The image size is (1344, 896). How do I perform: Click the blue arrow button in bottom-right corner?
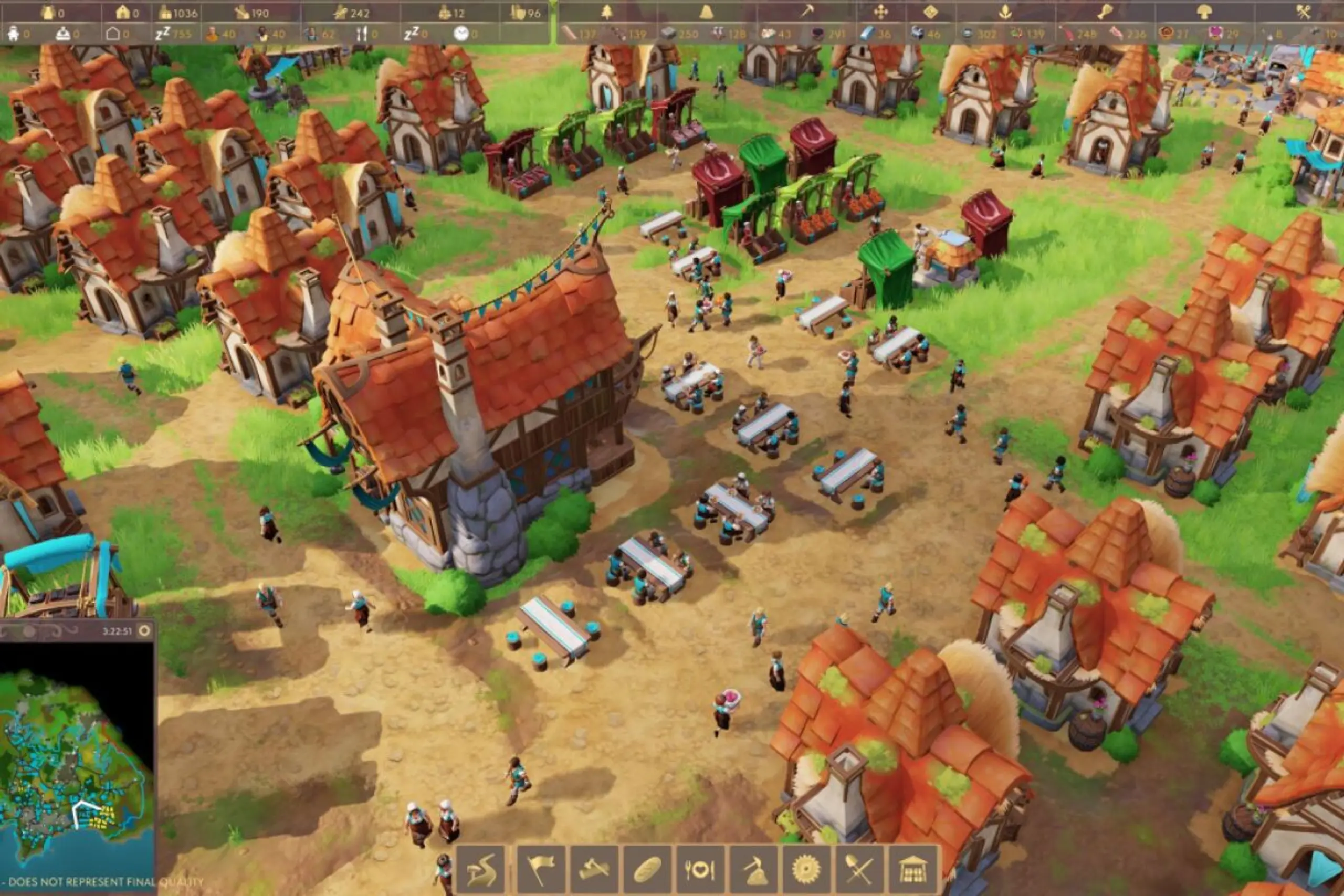coord(1325,869)
